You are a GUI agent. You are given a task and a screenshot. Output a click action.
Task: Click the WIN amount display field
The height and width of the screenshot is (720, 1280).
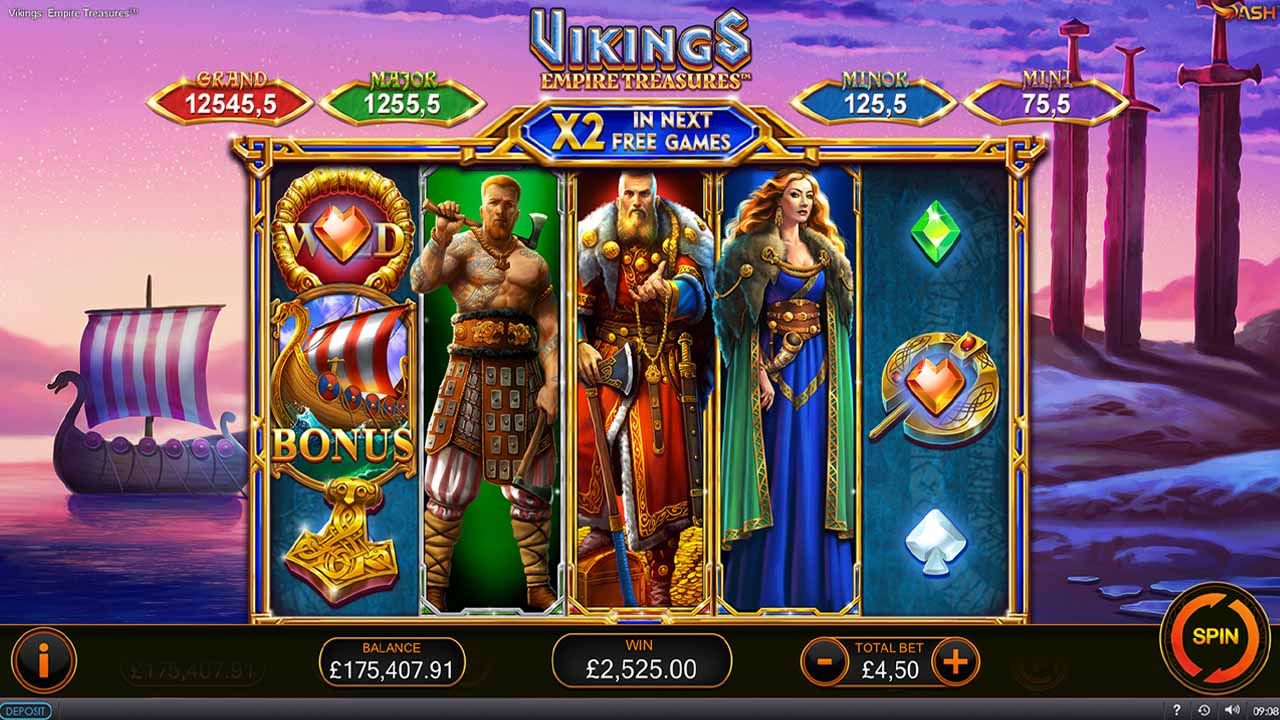(640, 660)
